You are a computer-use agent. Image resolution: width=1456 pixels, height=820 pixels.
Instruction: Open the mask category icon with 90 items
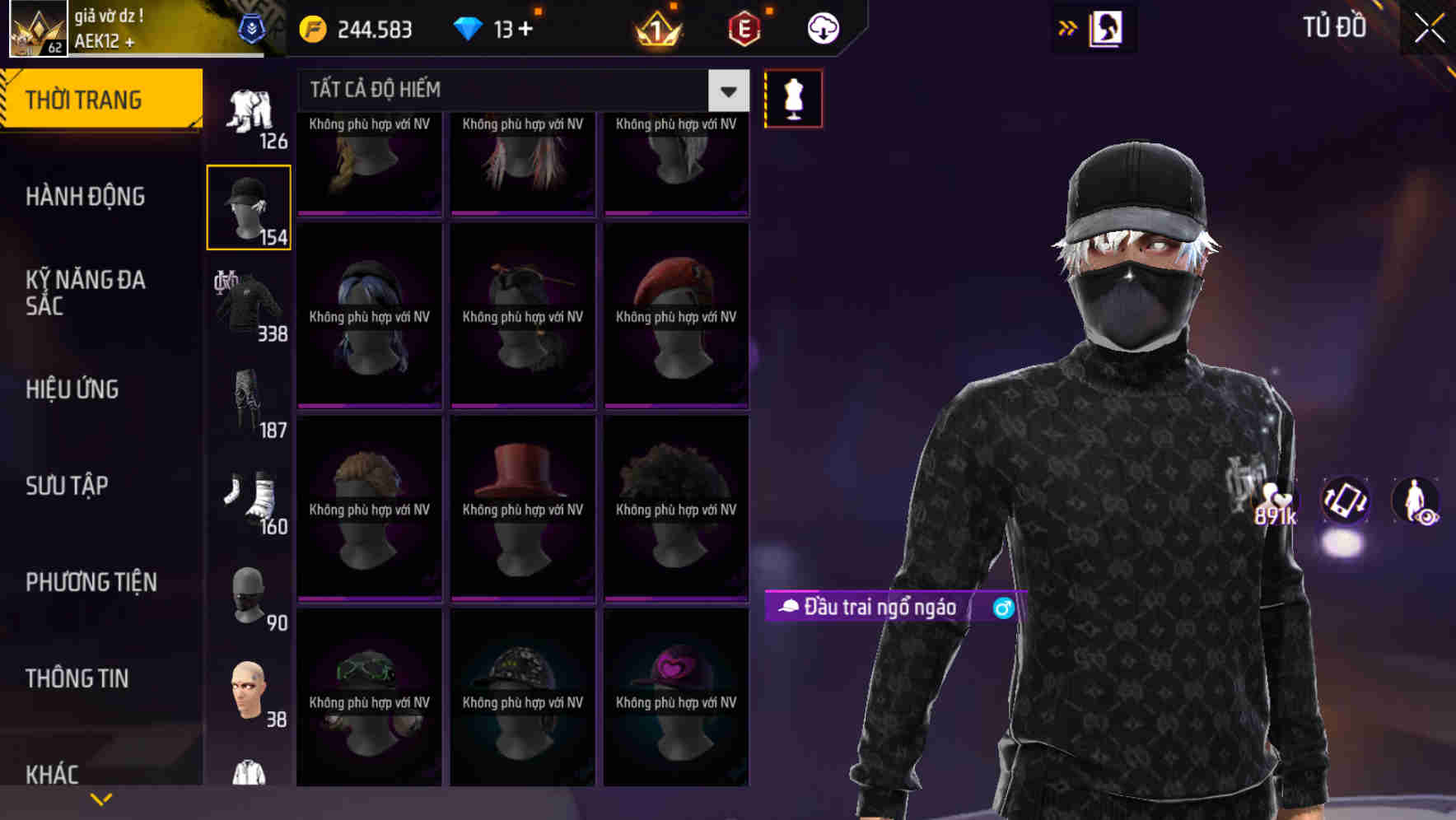pos(249,593)
